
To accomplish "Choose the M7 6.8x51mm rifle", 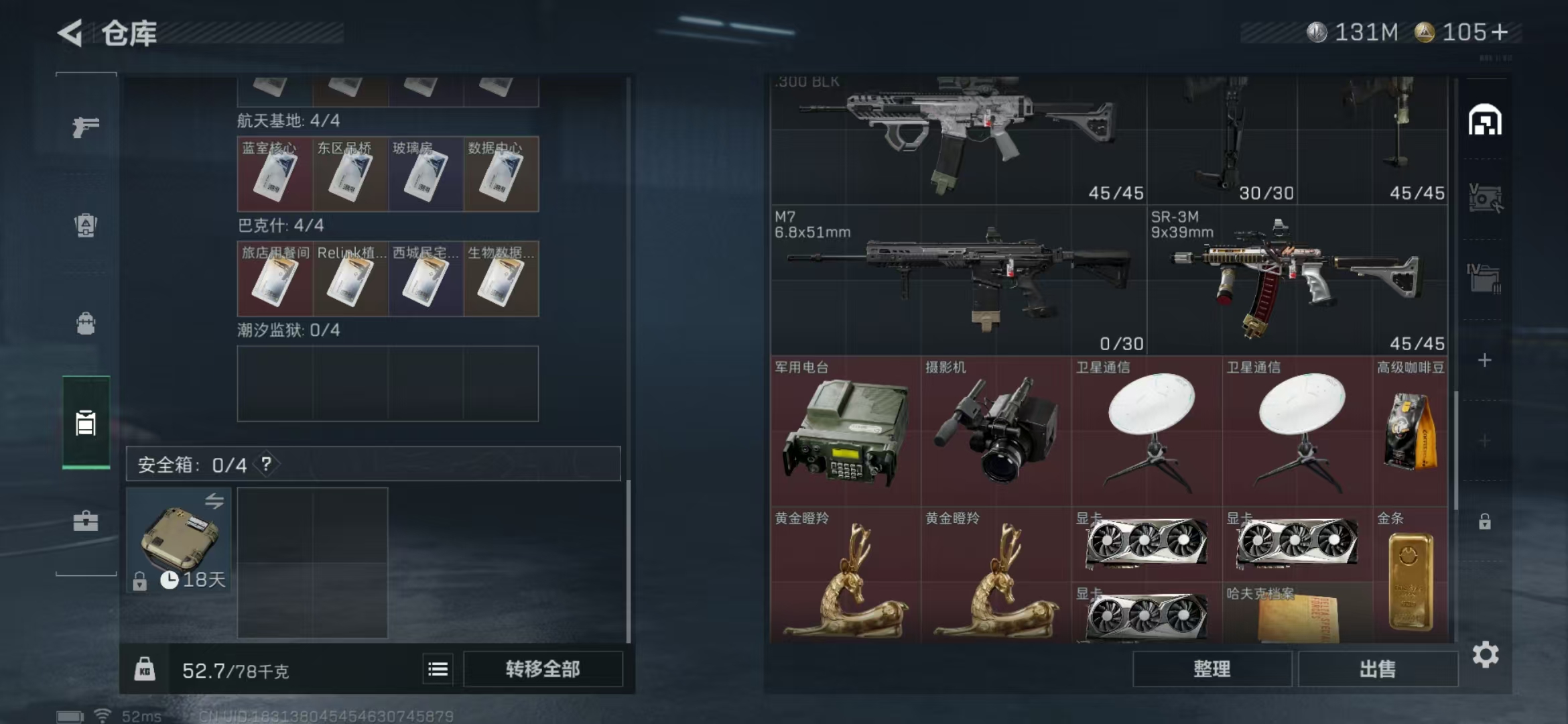I will click(958, 280).
